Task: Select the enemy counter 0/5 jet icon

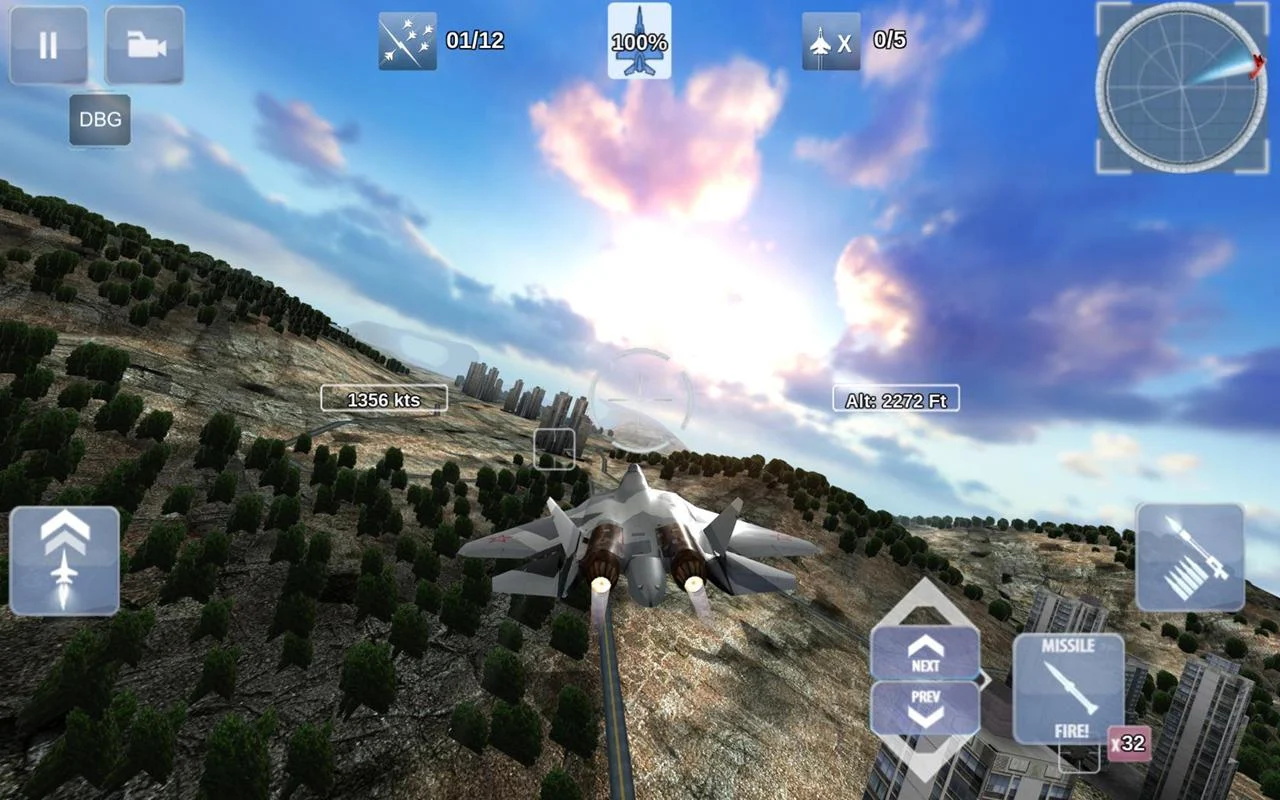Action: point(830,43)
